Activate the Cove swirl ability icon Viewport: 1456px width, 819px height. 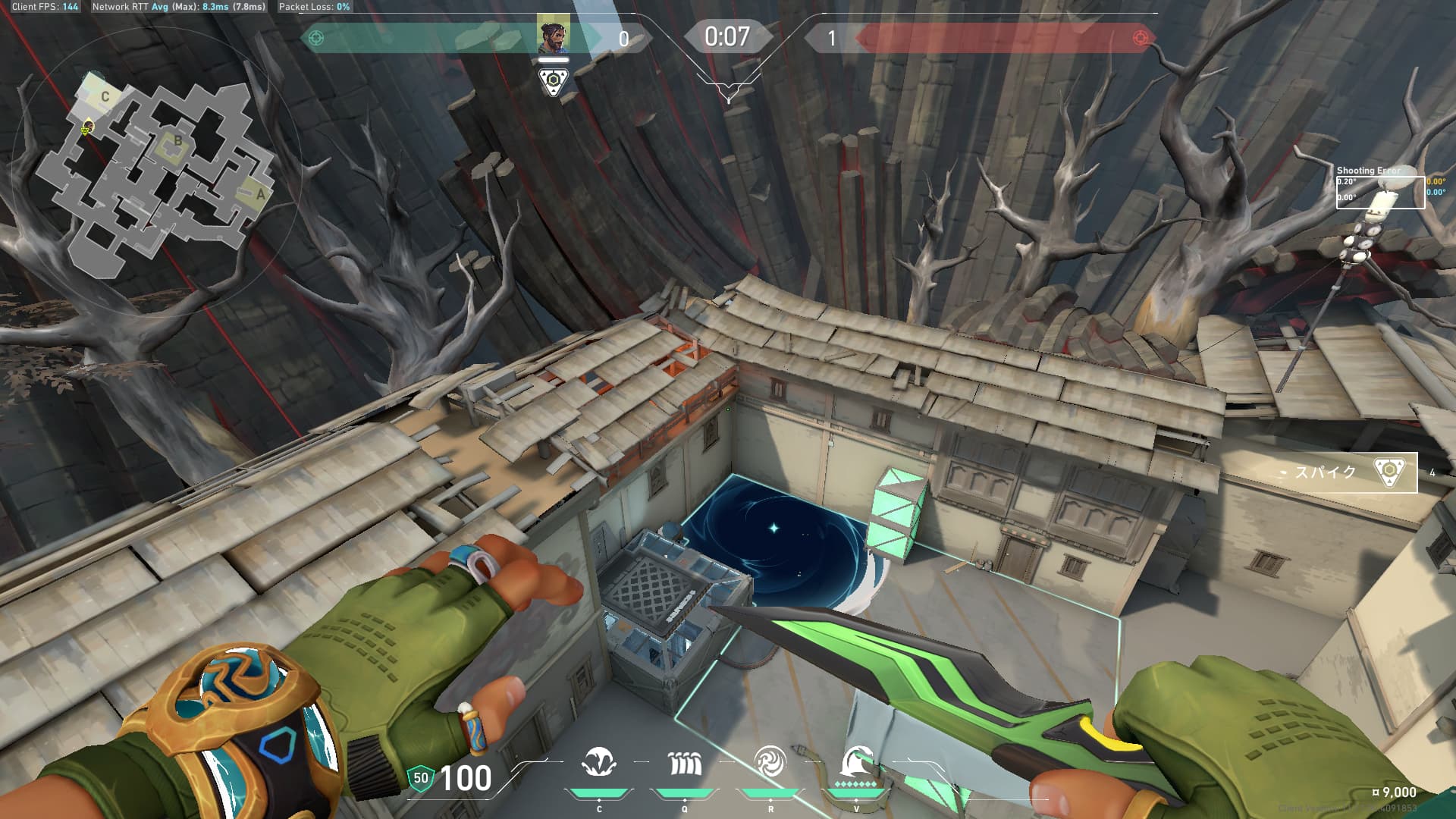[770, 761]
